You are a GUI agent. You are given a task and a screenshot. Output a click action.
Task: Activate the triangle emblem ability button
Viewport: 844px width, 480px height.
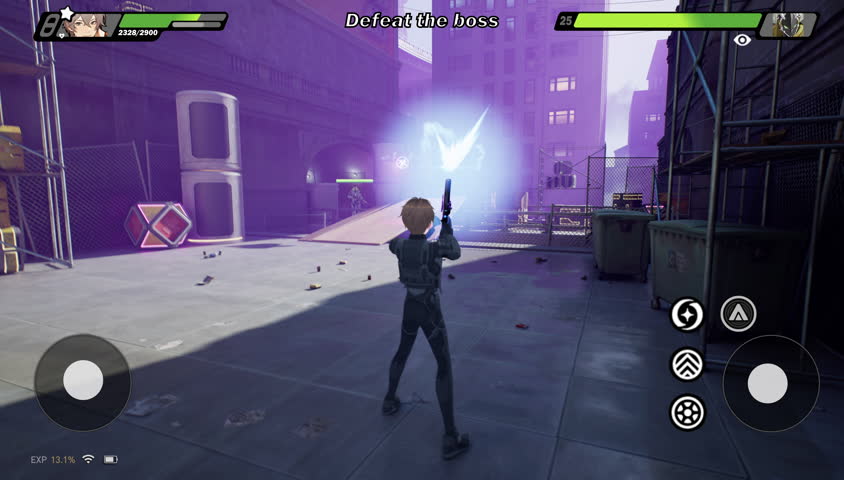pos(738,314)
